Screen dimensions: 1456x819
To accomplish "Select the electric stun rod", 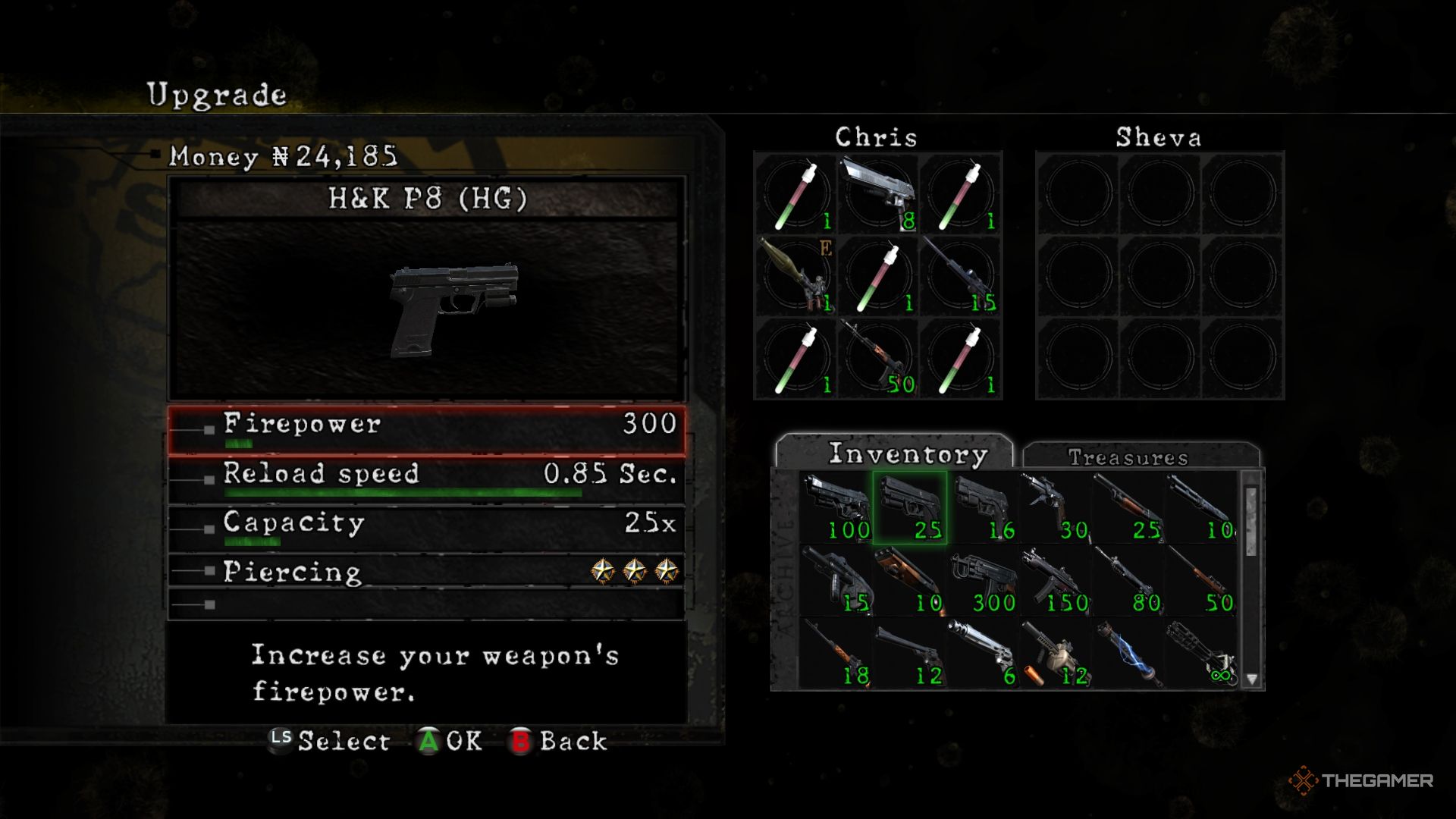I will 1128,654.
